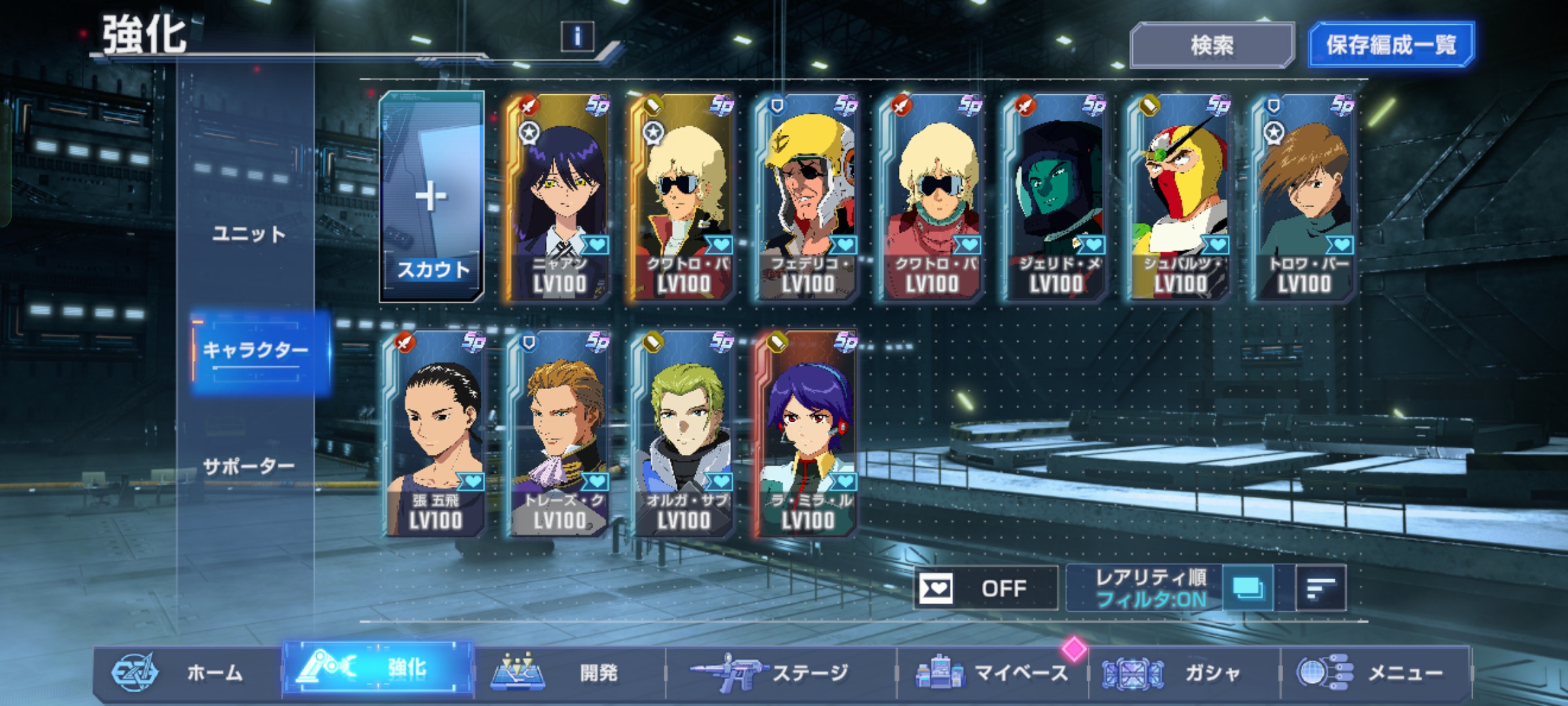Image resolution: width=1568 pixels, height=706 pixels.
Task: Toggle the favorites heart filter OFF switch
Action: tap(985, 588)
